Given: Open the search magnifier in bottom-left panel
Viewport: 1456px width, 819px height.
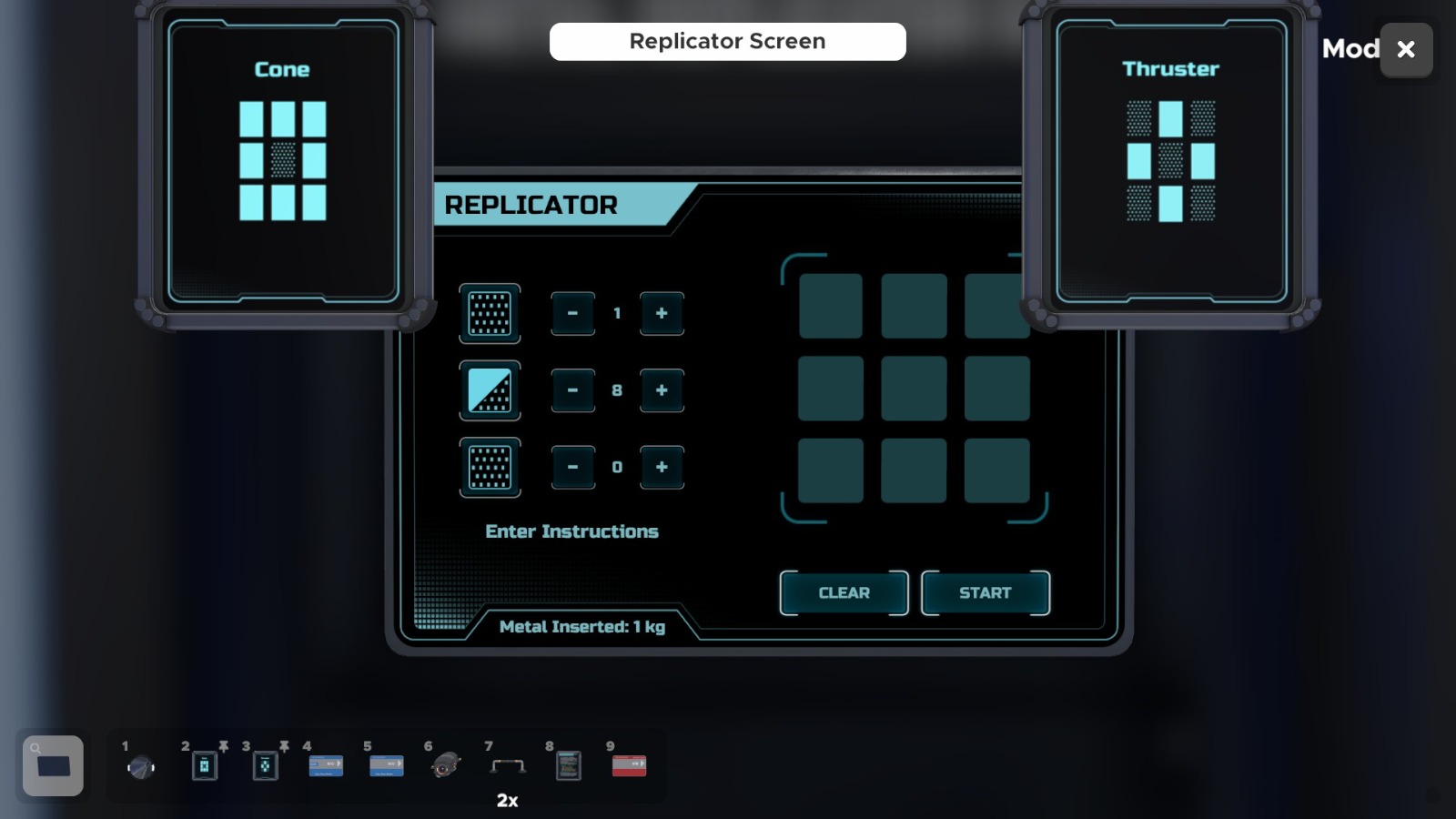Looking at the screenshot, I should pyautogui.click(x=35, y=748).
